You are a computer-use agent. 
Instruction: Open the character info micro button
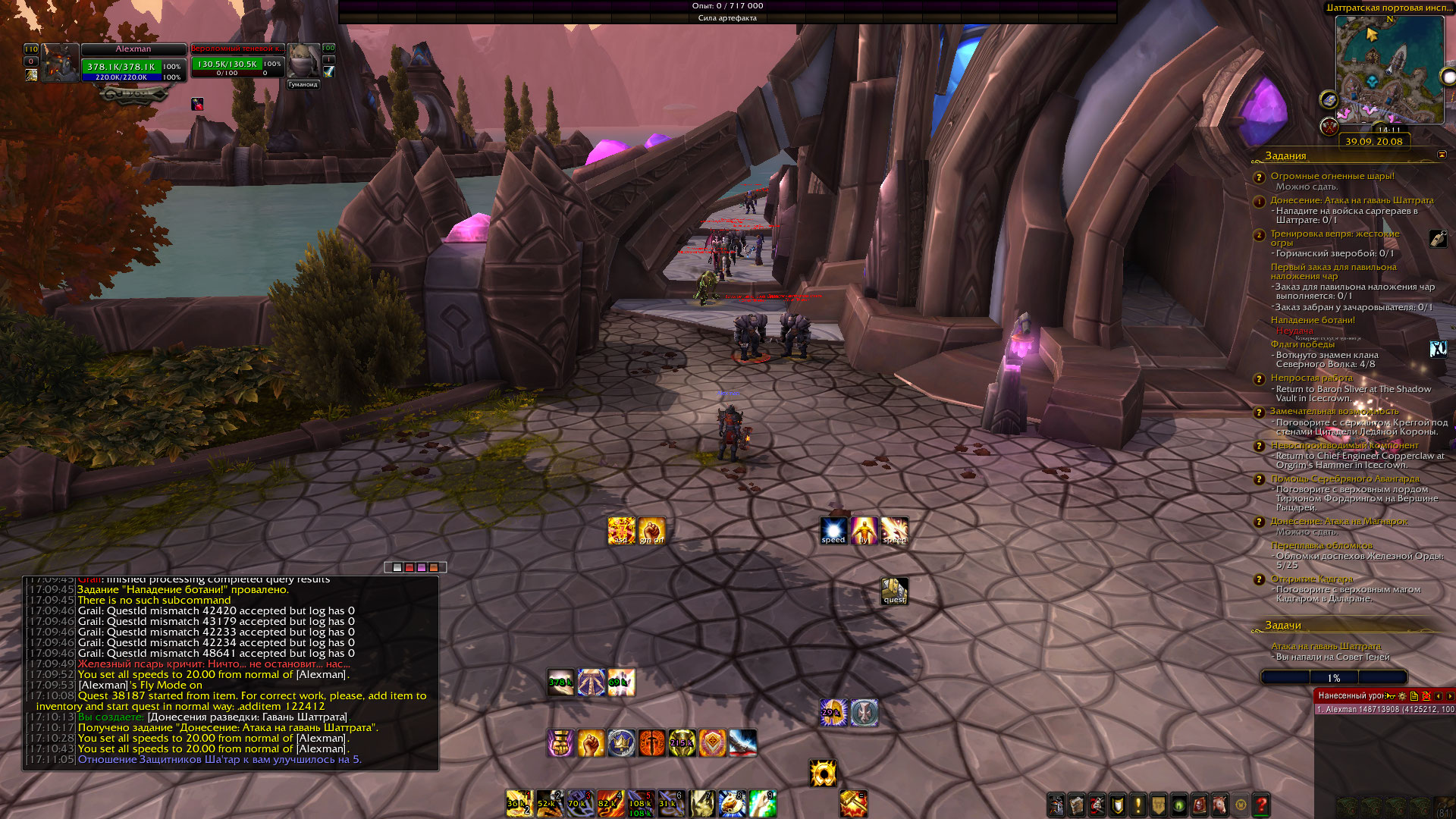[1056, 805]
